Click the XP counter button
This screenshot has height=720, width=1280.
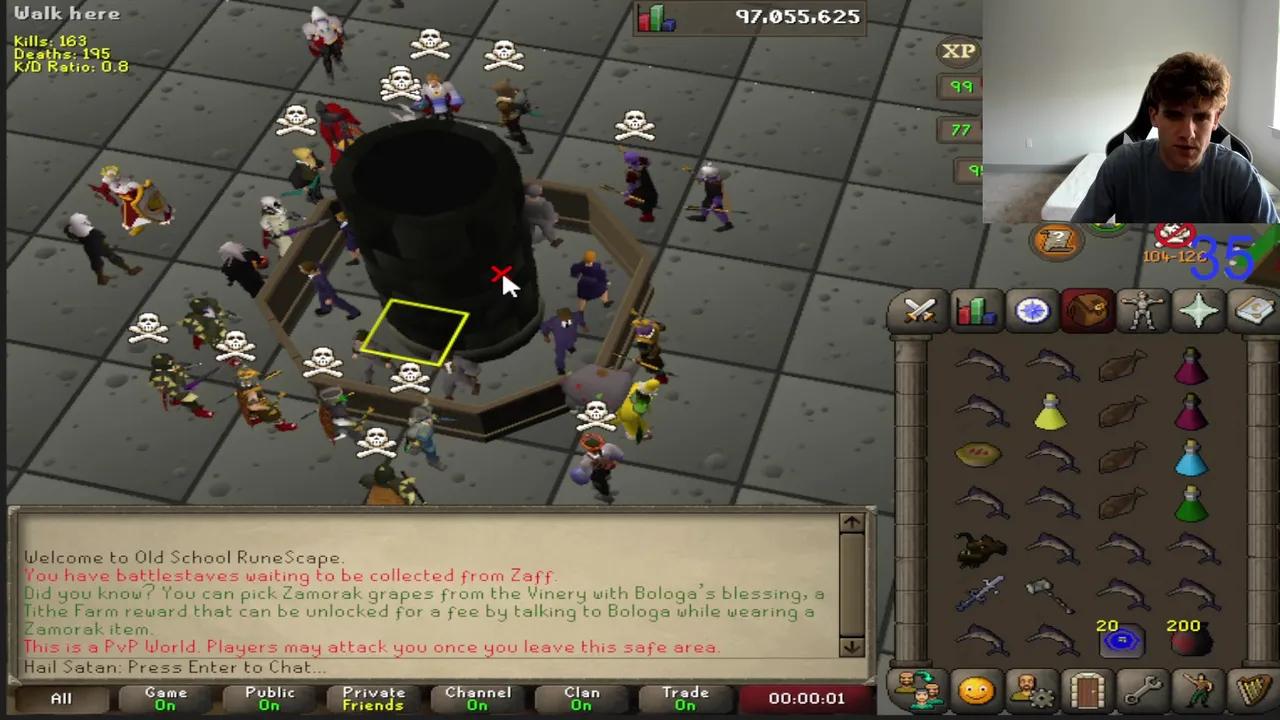pyautogui.click(x=957, y=52)
